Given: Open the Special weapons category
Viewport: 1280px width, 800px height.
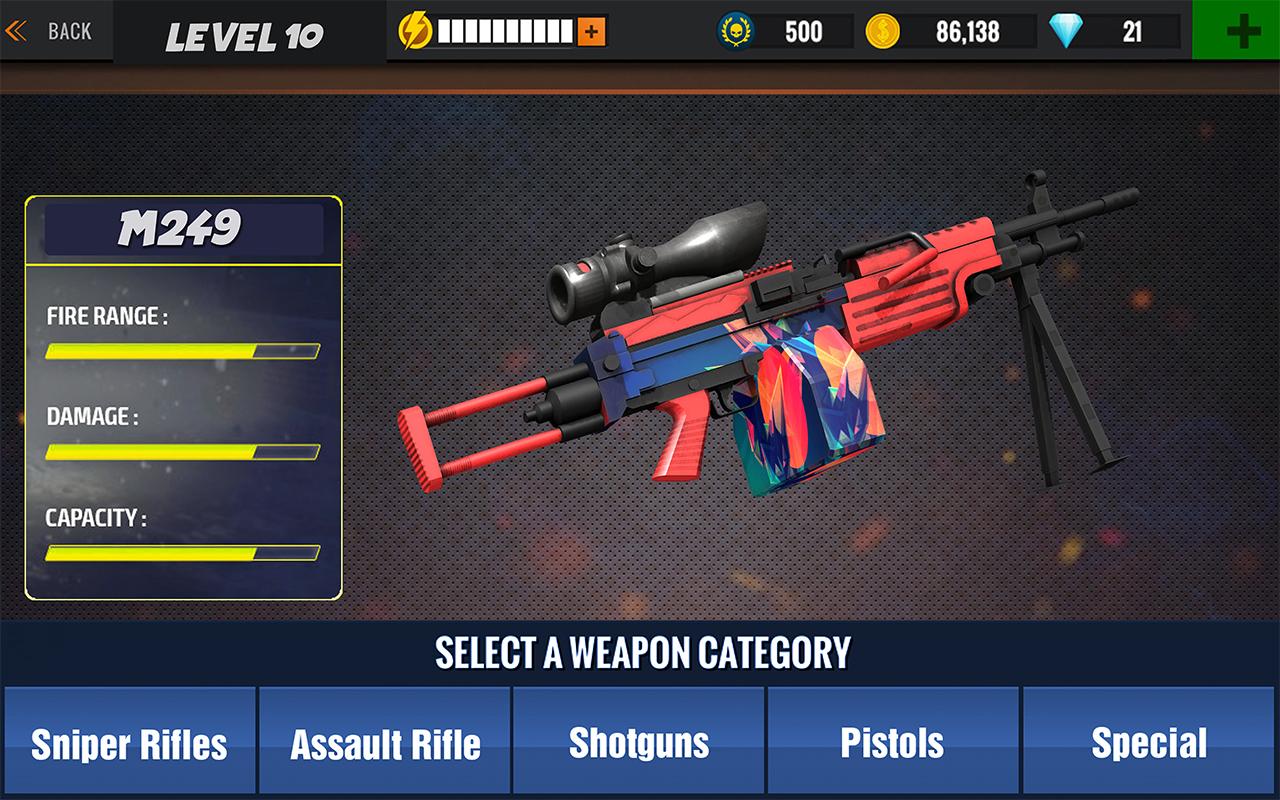Looking at the screenshot, I should pos(1149,743).
